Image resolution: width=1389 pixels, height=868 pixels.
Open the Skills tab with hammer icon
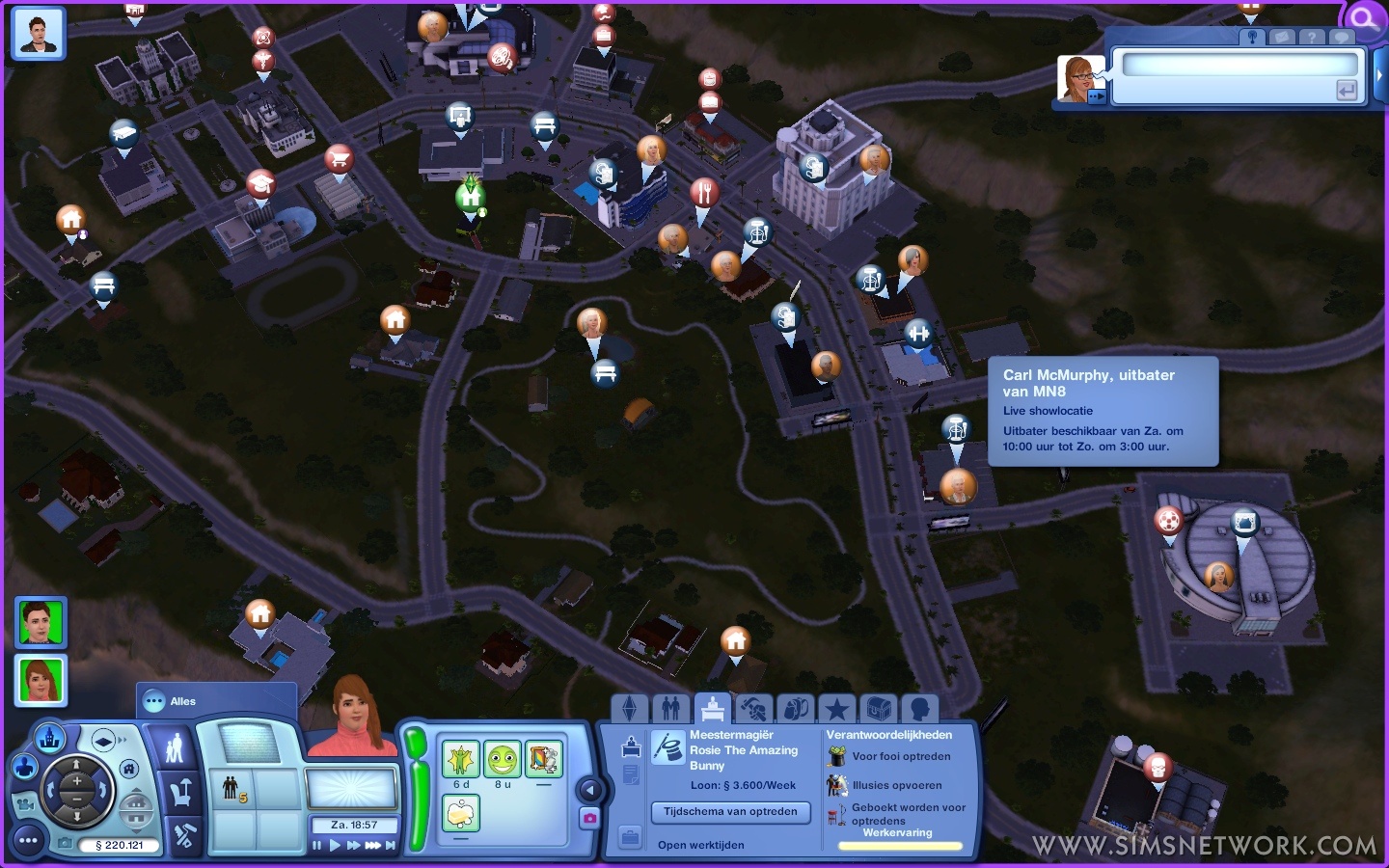[x=753, y=709]
